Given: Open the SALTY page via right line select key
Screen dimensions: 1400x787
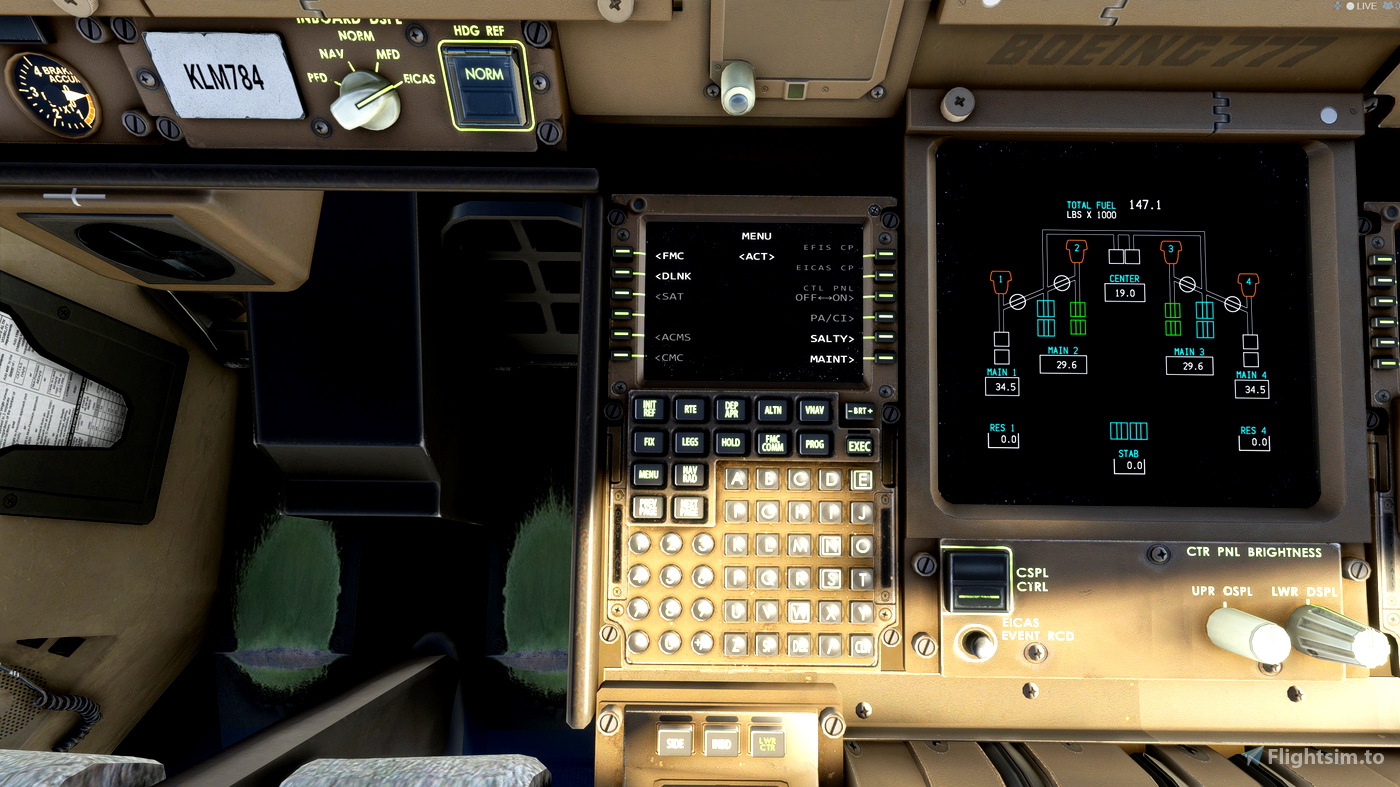Looking at the screenshot, I should tap(883, 338).
